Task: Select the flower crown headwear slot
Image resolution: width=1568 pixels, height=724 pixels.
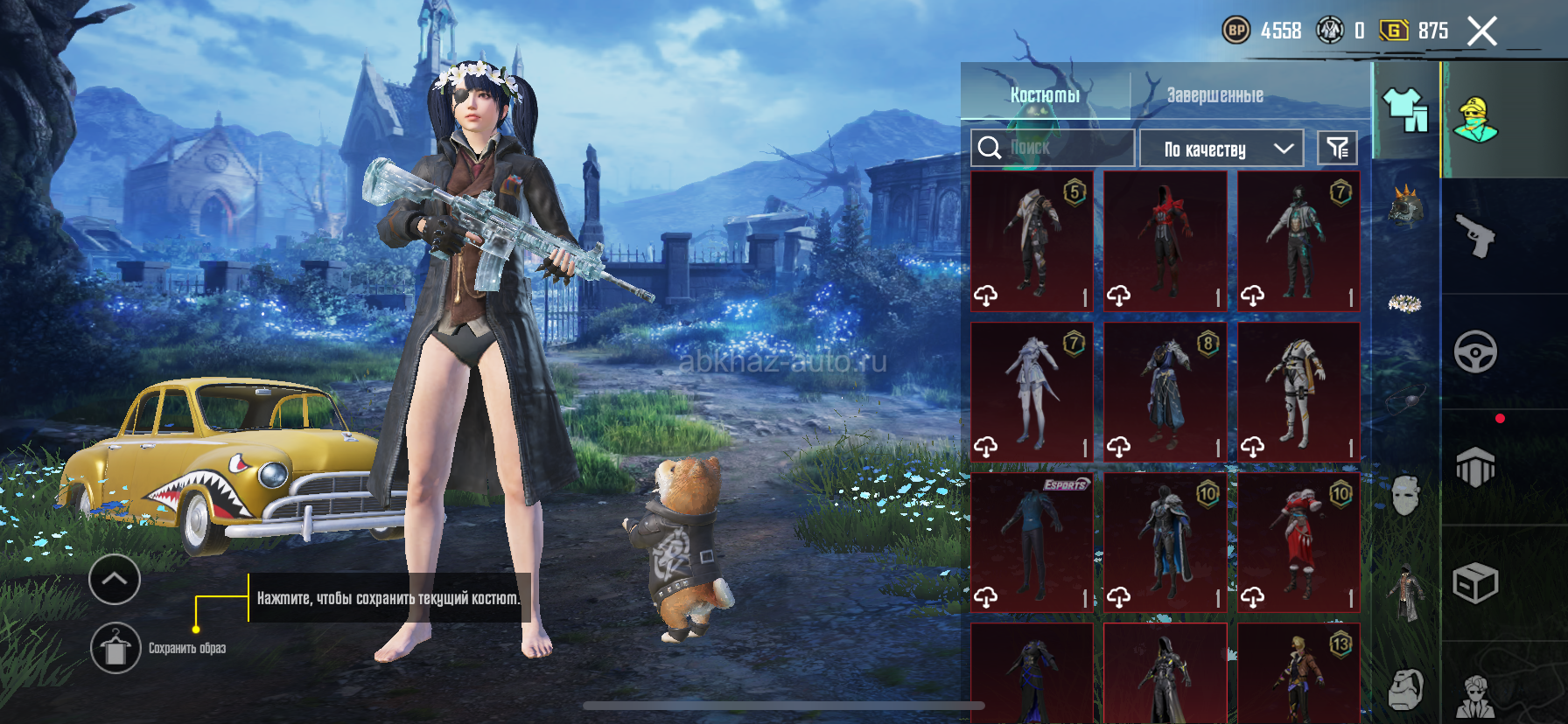Action: [x=1405, y=303]
